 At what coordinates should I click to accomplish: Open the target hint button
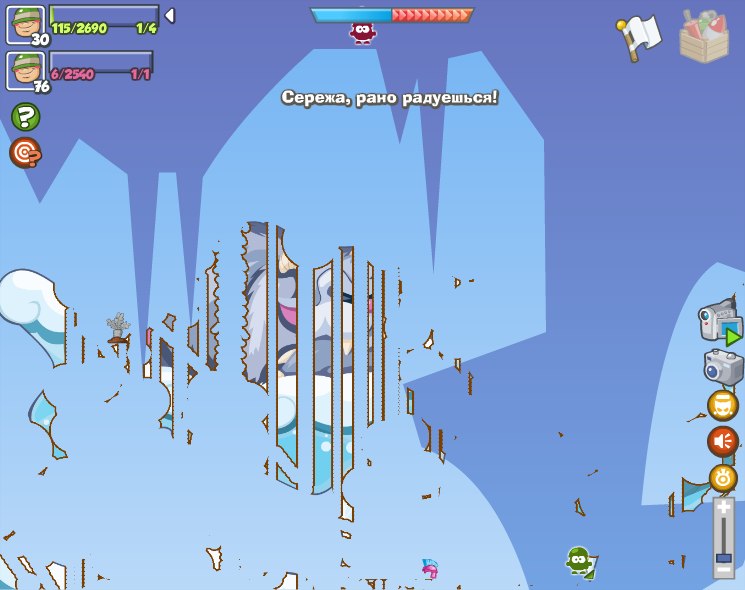[x=25, y=153]
